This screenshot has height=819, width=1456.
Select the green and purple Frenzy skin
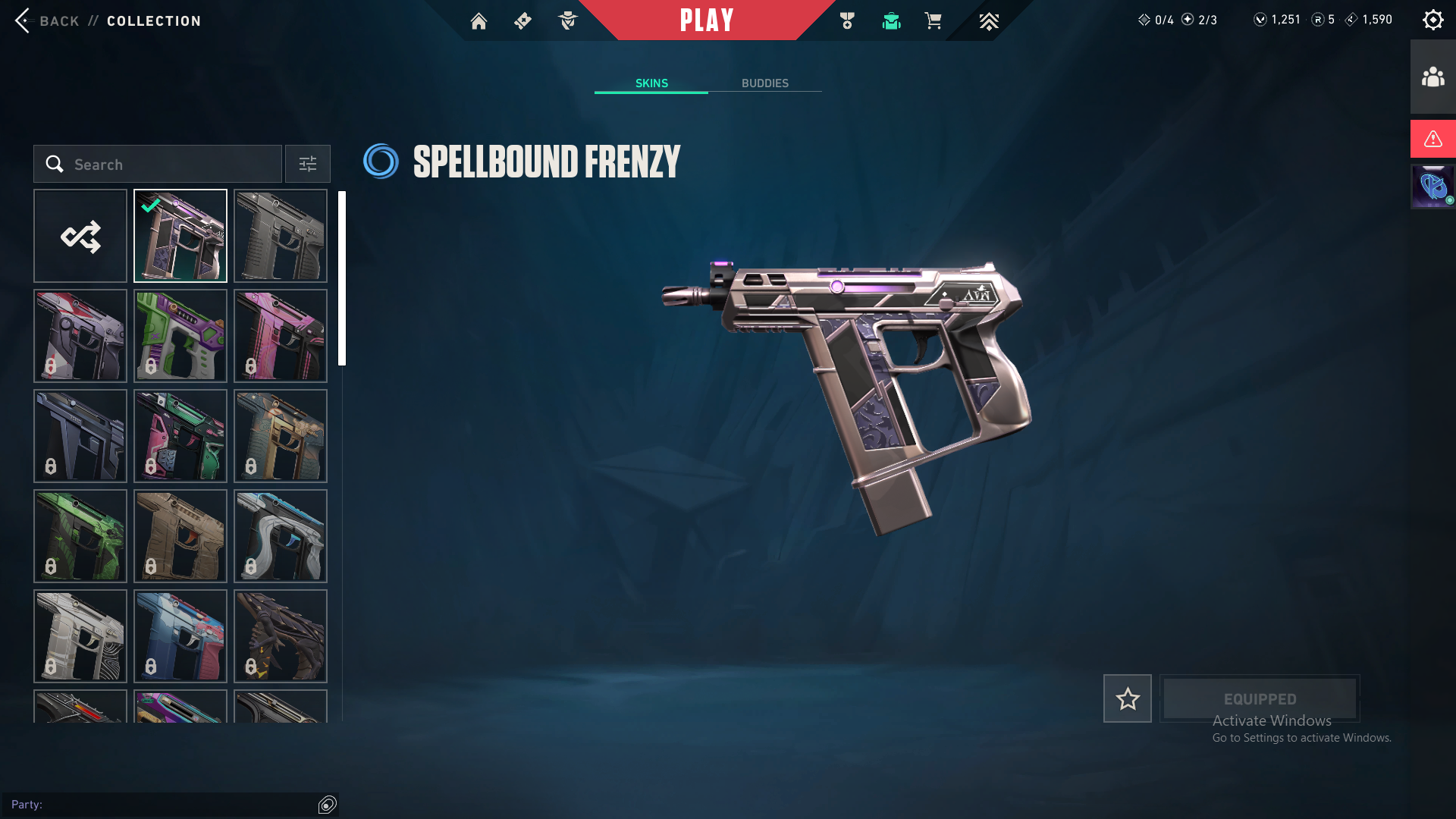pos(180,336)
